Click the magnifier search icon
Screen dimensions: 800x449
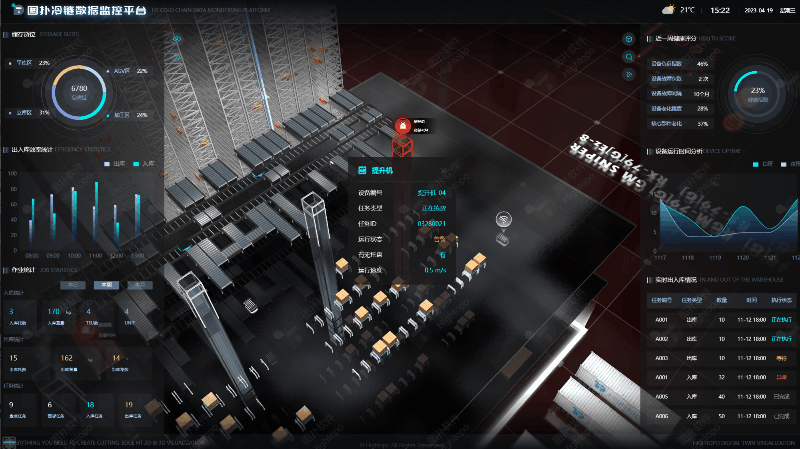pyautogui.click(x=628, y=57)
